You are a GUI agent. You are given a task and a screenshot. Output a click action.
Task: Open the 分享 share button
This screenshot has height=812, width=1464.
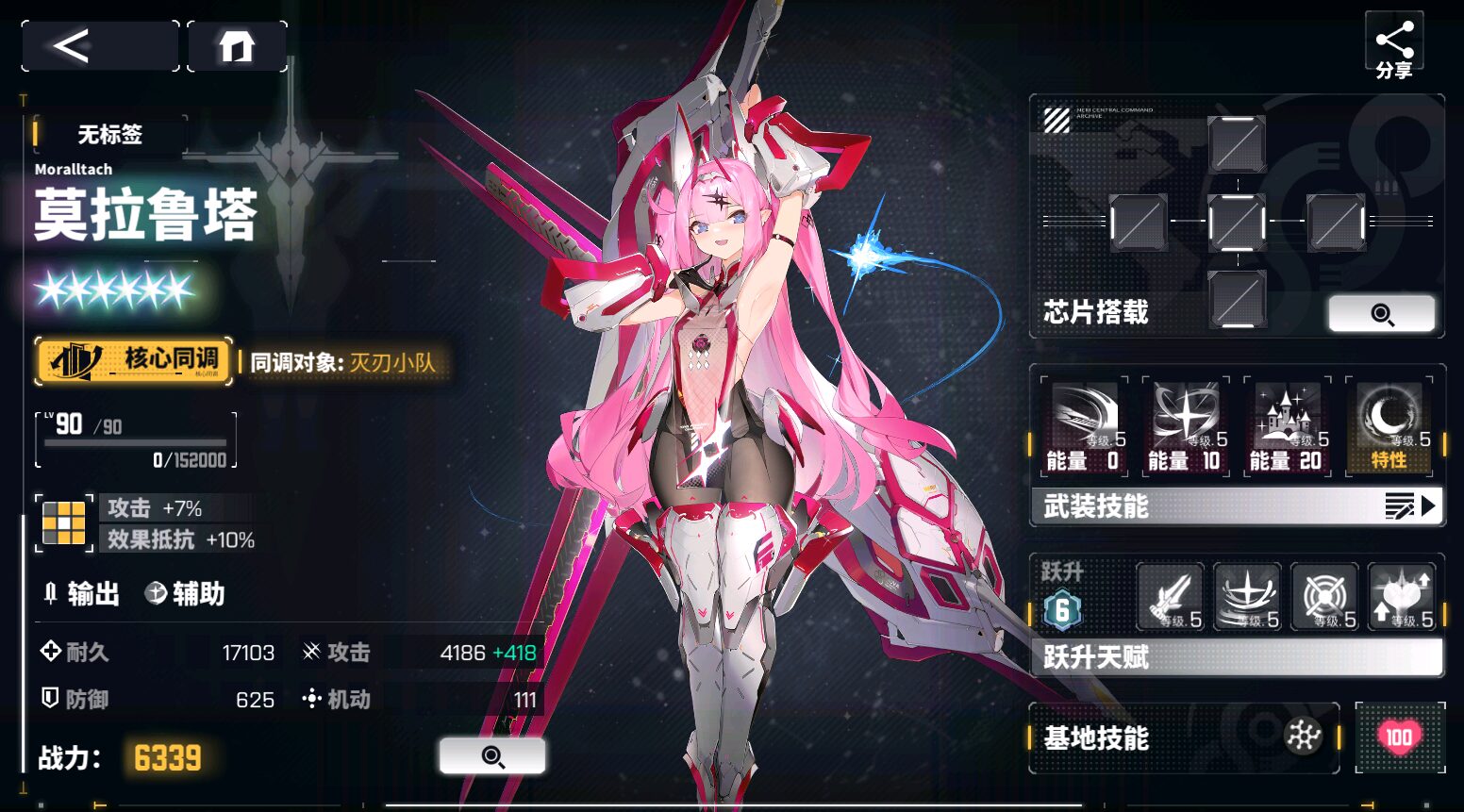click(1393, 49)
